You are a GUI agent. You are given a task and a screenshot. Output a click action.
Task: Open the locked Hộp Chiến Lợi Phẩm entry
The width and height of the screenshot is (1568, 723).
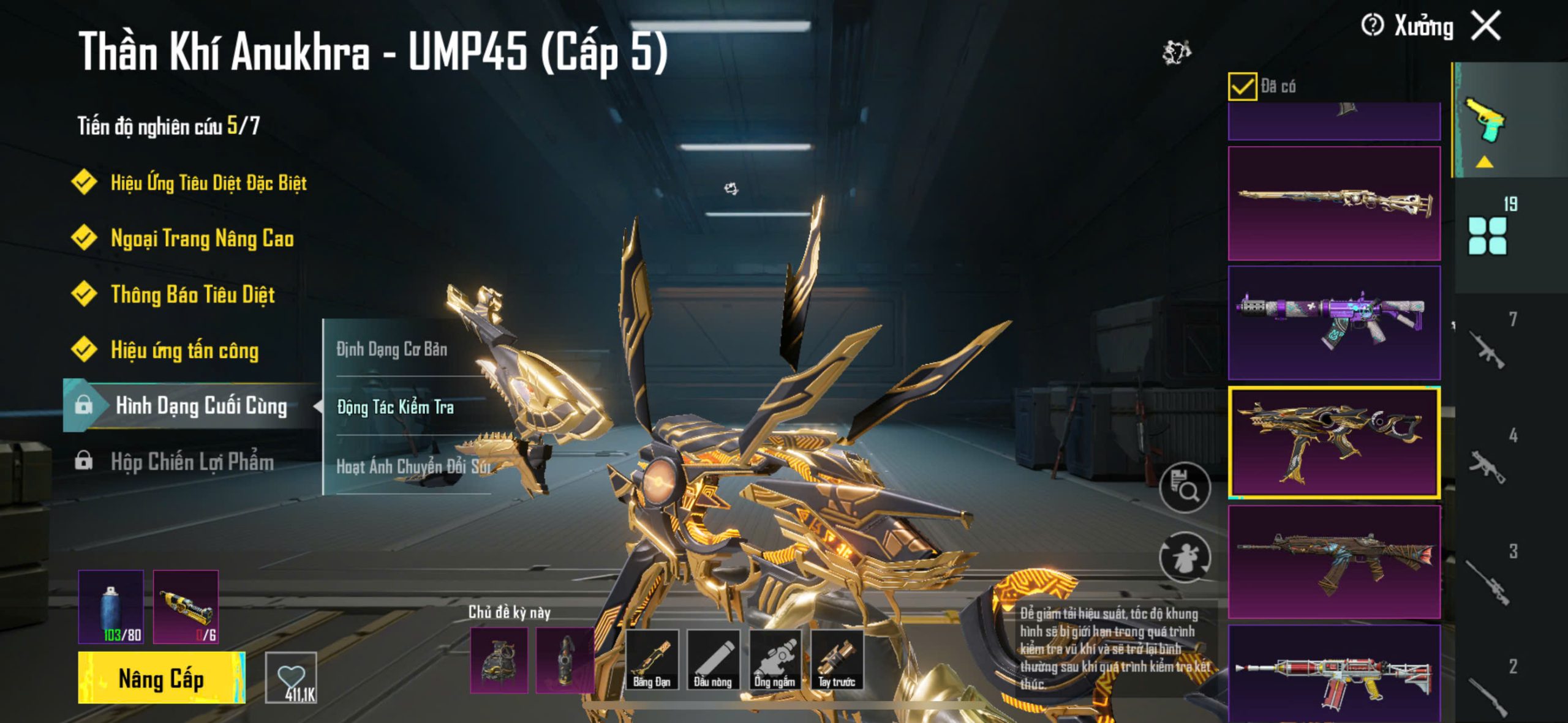tap(192, 462)
